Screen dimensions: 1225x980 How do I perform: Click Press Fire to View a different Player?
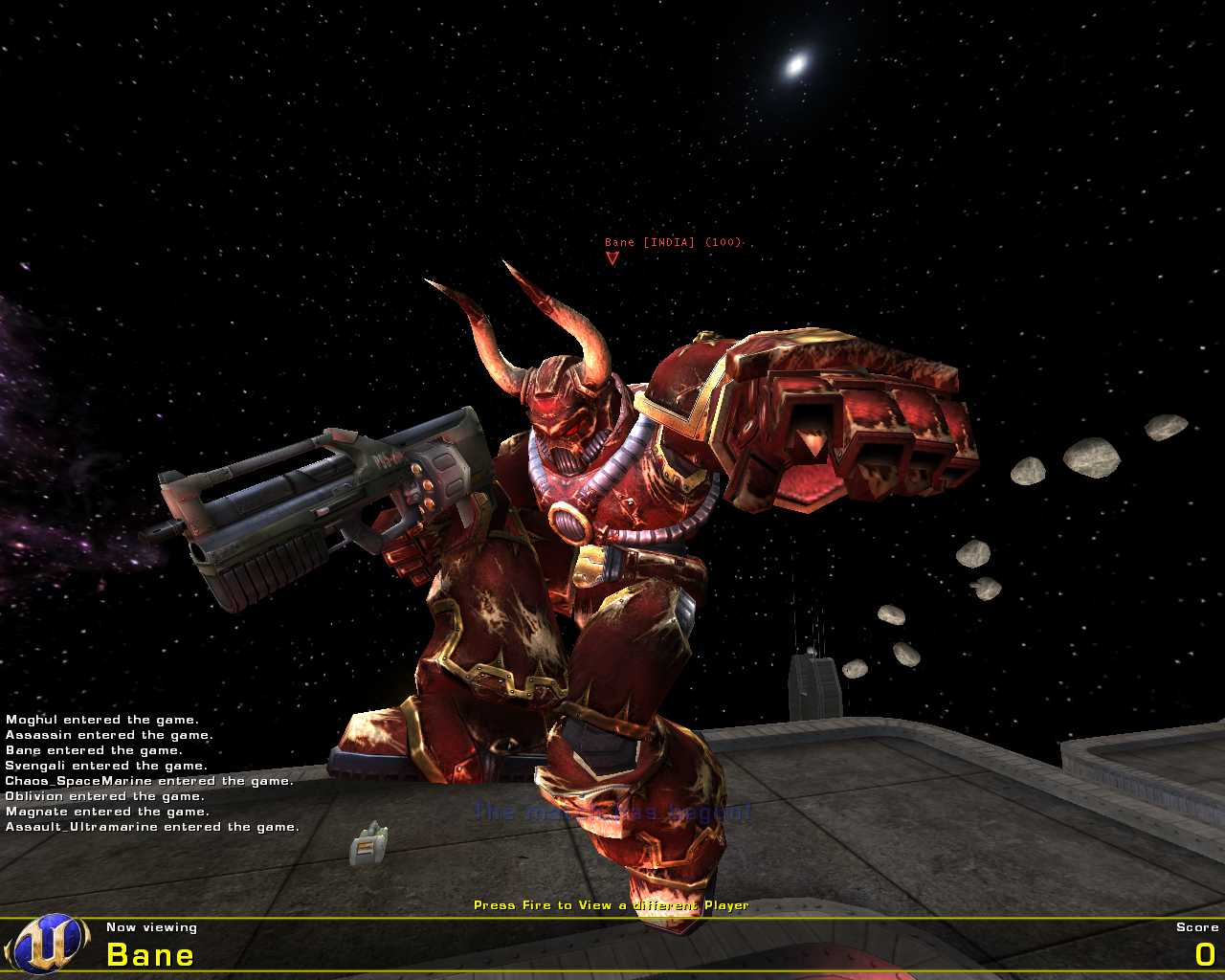[x=612, y=903]
